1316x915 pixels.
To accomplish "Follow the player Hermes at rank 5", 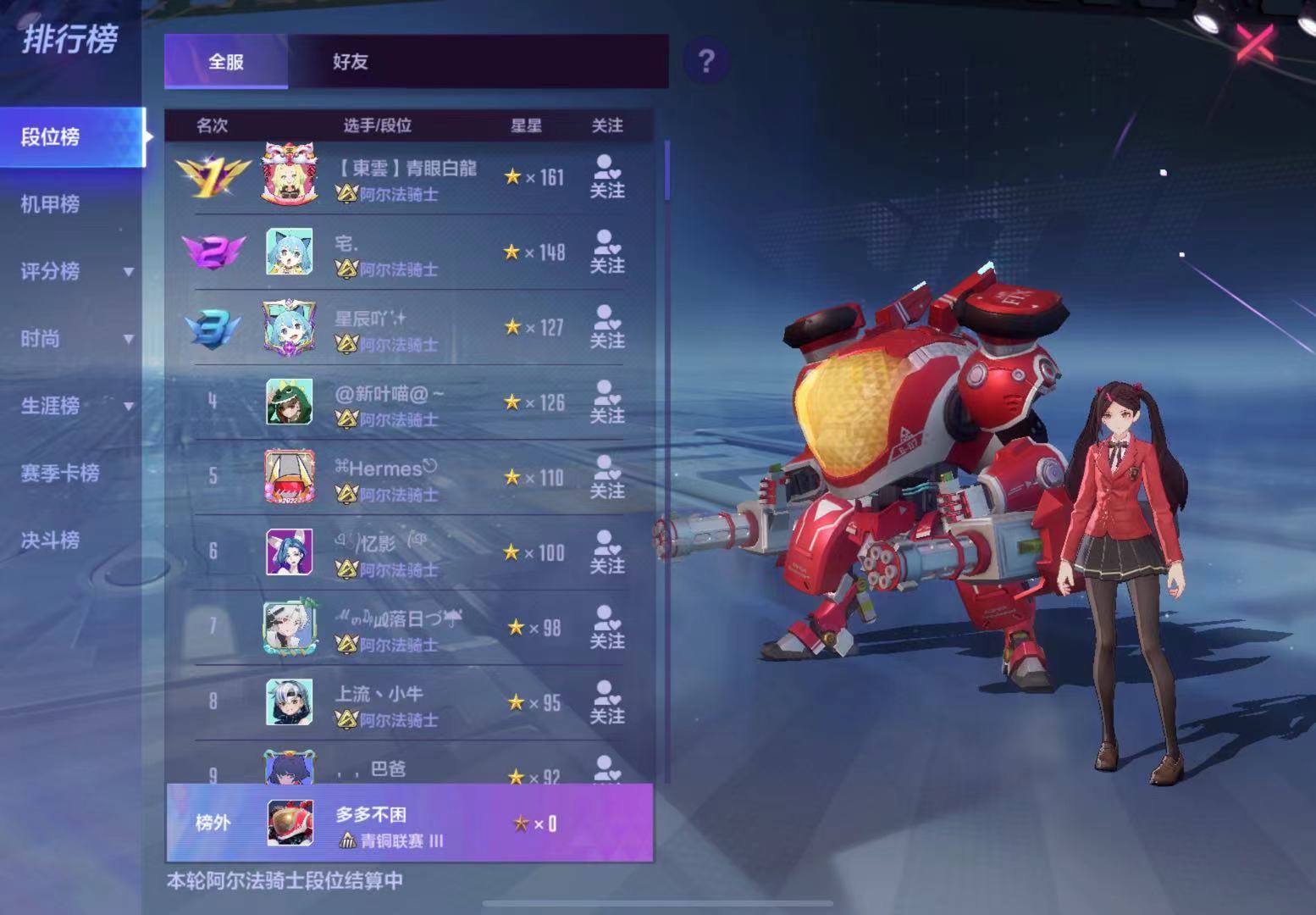I will click(x=607, y=478).
